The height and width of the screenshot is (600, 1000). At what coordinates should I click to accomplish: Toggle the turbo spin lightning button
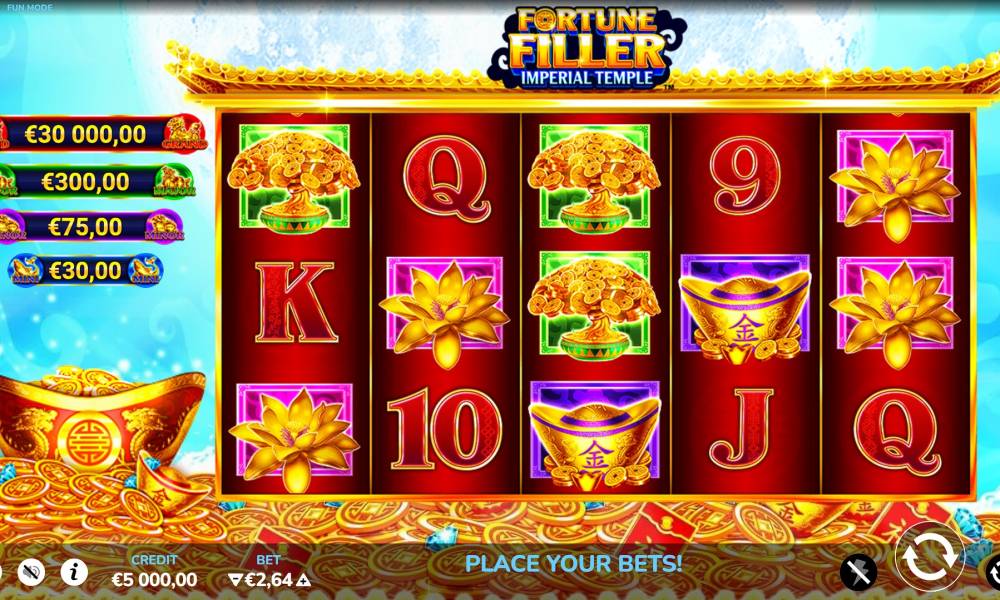coord(858,572)
